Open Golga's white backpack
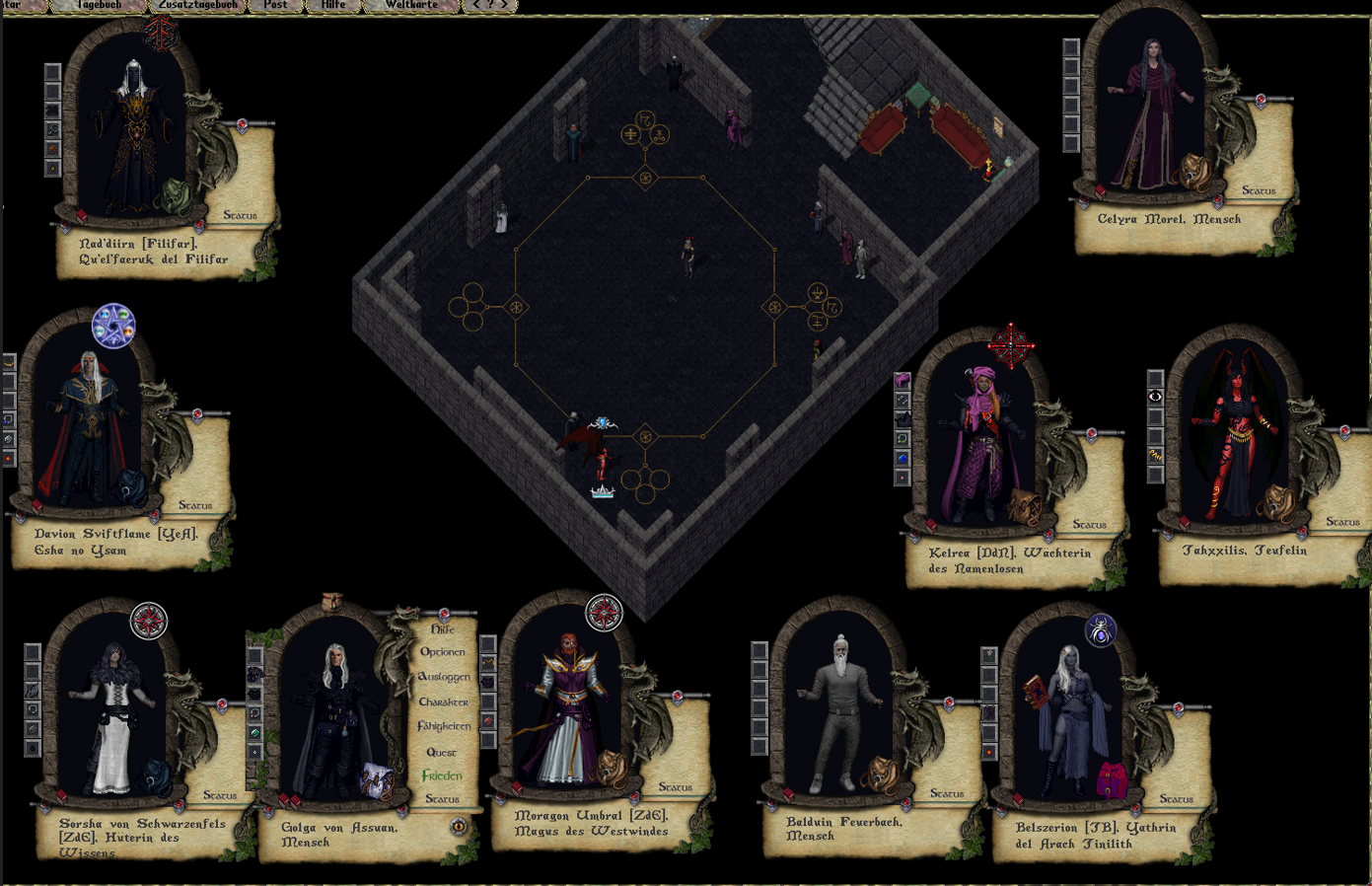Screen dimensions: 1372x886 tap(377, 781)
